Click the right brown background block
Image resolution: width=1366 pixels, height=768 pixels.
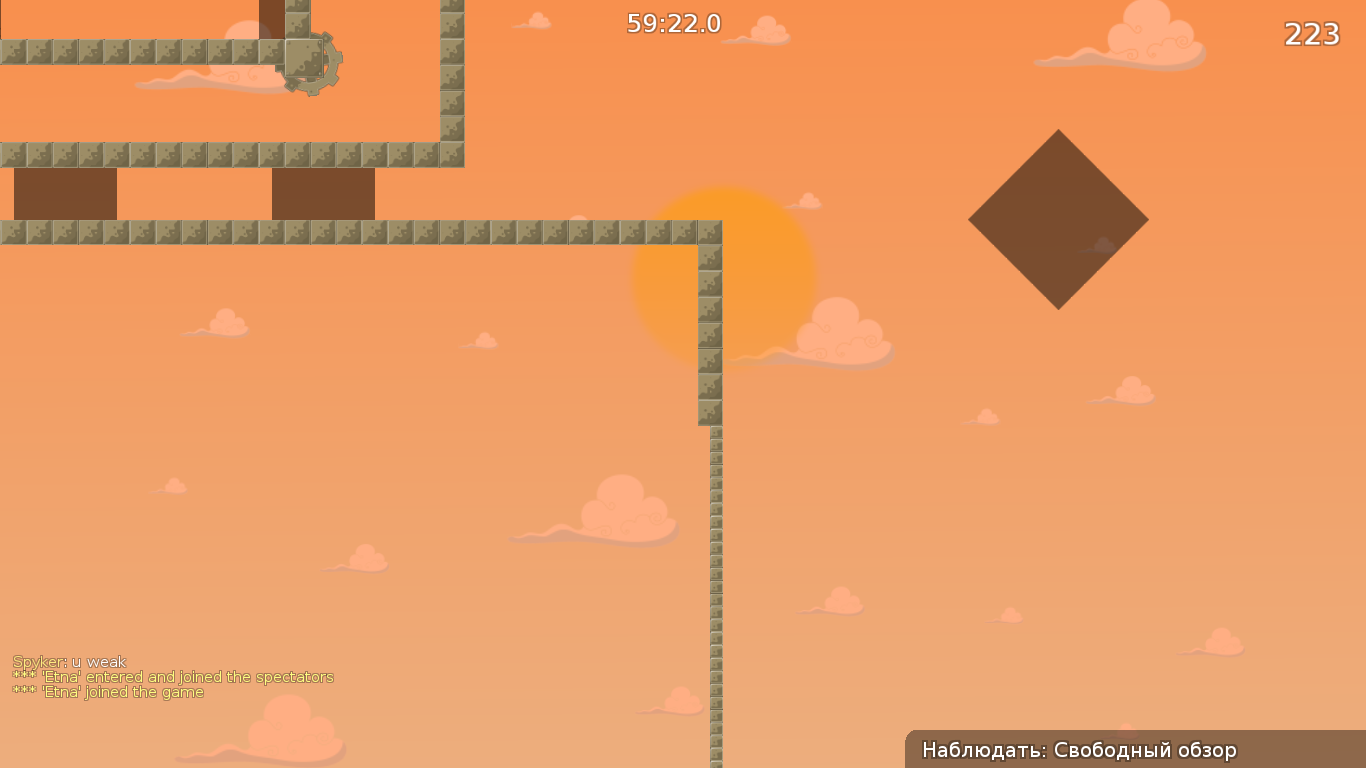(x=322, y=192)
